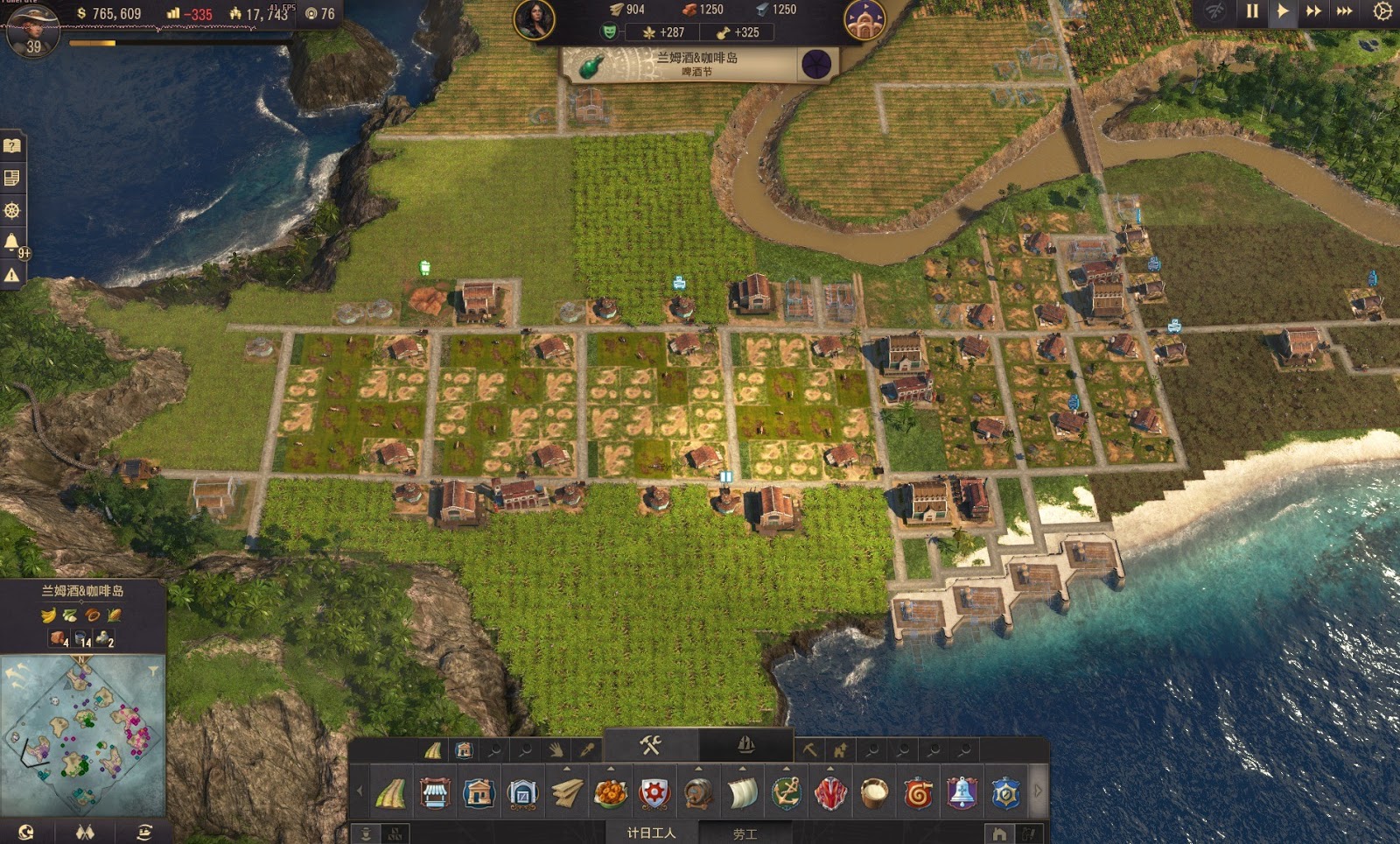Choose the marketplace building icon
The height and width of the screenshot is (844, 1400).
[435, 794]
